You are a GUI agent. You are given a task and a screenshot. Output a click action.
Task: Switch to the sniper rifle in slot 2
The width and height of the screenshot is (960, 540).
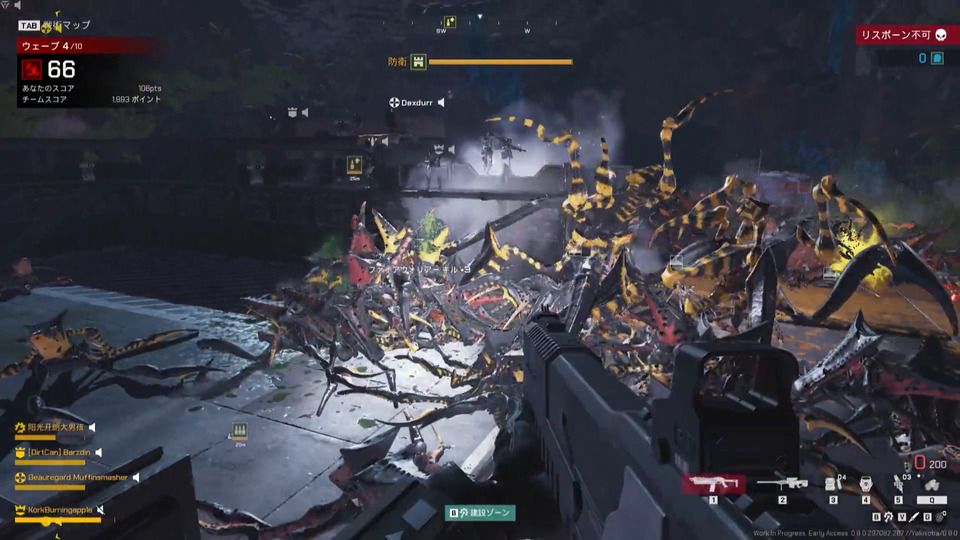pos(782,484)
